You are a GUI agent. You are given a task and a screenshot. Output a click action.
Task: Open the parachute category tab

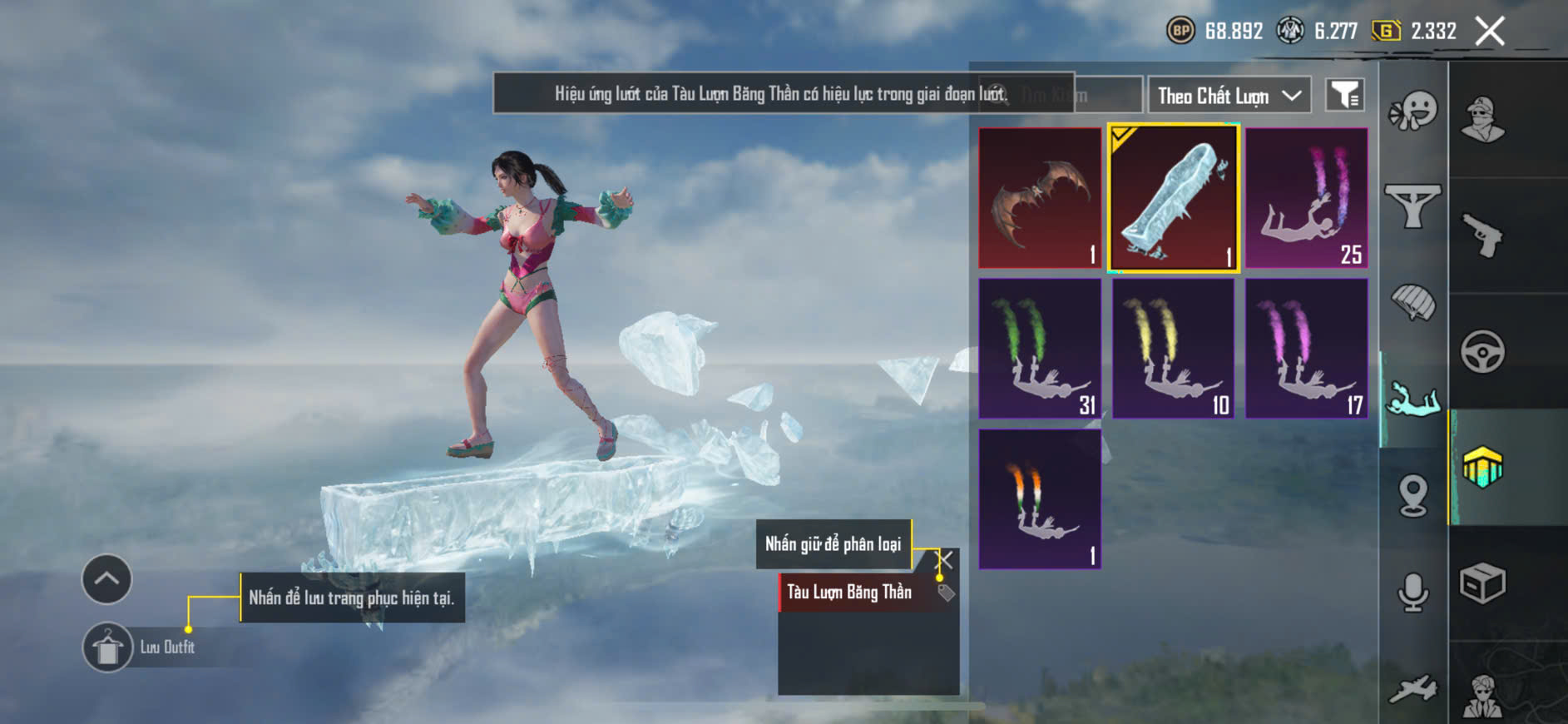coord(1413,301)
